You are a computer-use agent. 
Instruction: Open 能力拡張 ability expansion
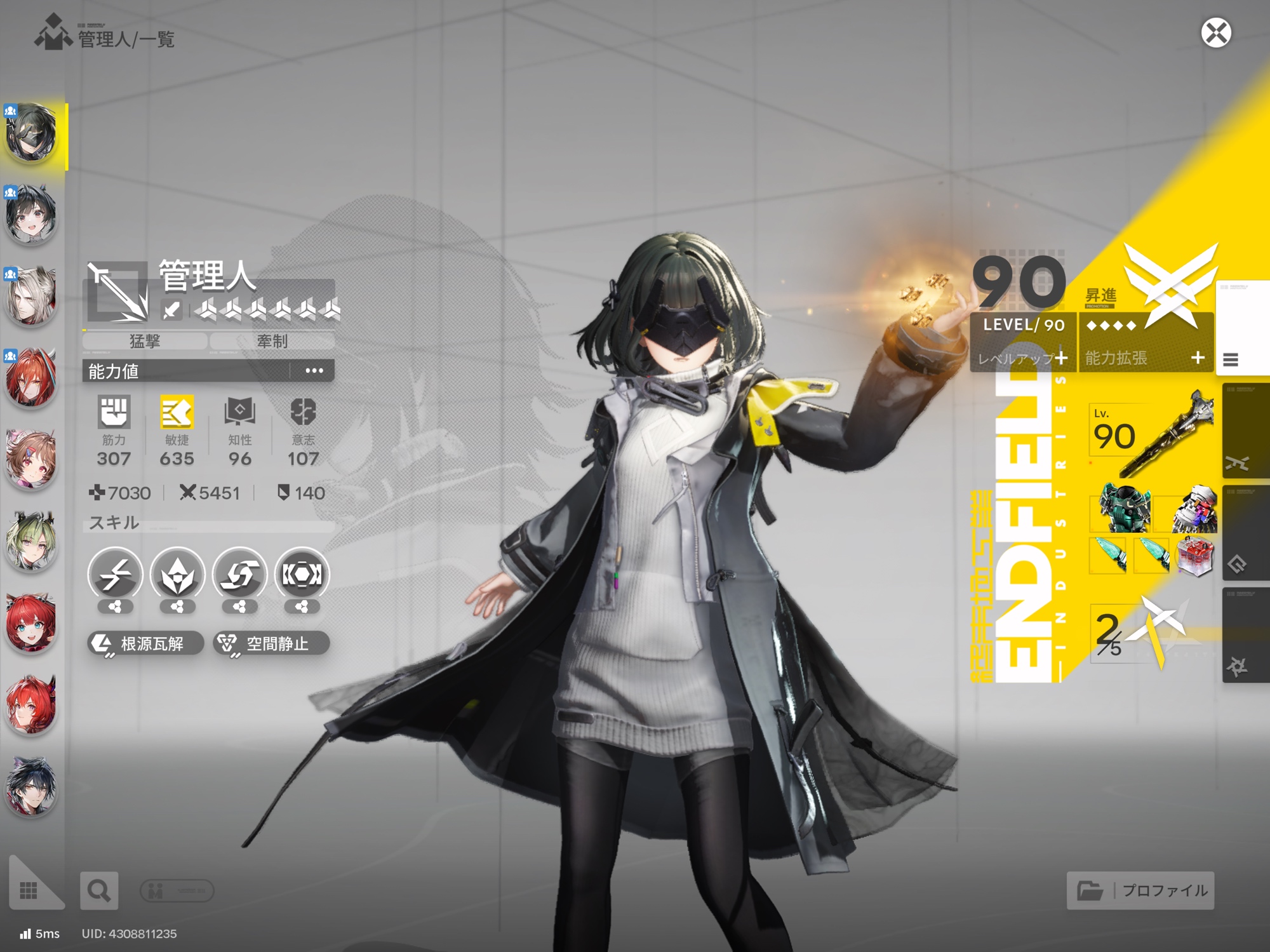pos(1145,358)
